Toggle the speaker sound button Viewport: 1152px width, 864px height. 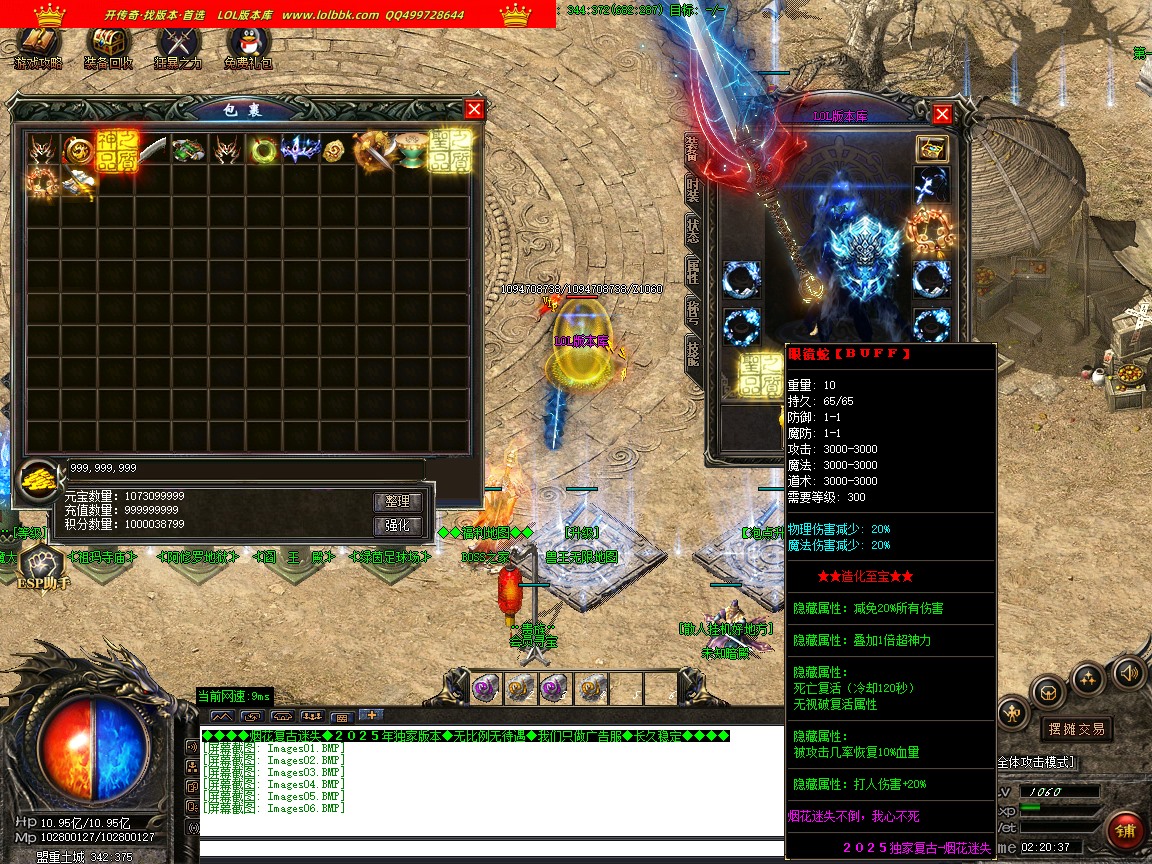coord(1128,672)
